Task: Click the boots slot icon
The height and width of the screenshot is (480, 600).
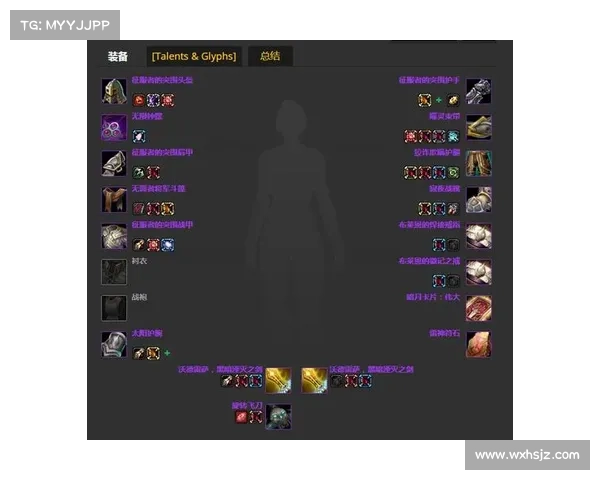Action: [x=479, y=199]
